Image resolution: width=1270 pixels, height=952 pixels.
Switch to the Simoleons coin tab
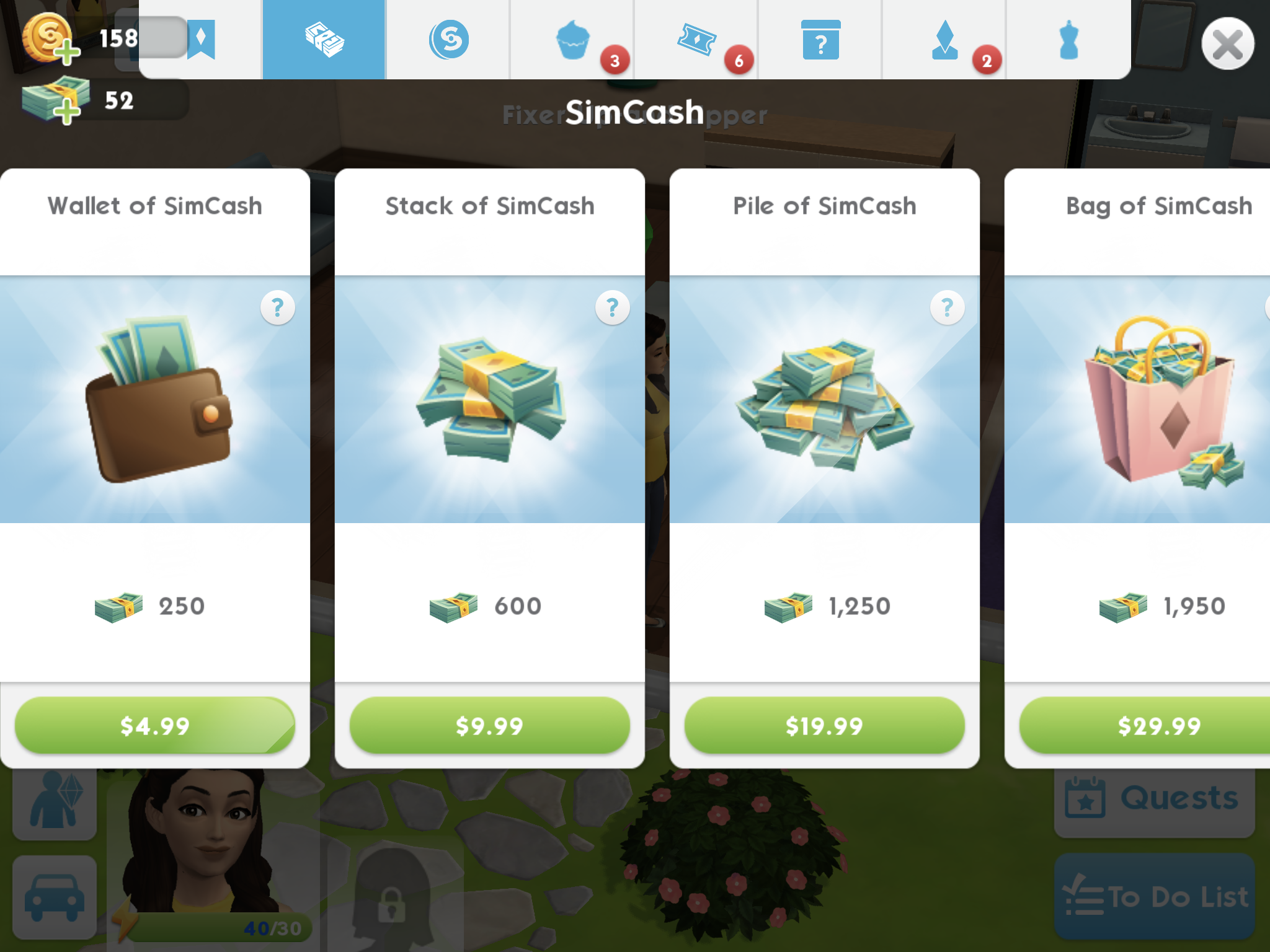tap(448, 40)
